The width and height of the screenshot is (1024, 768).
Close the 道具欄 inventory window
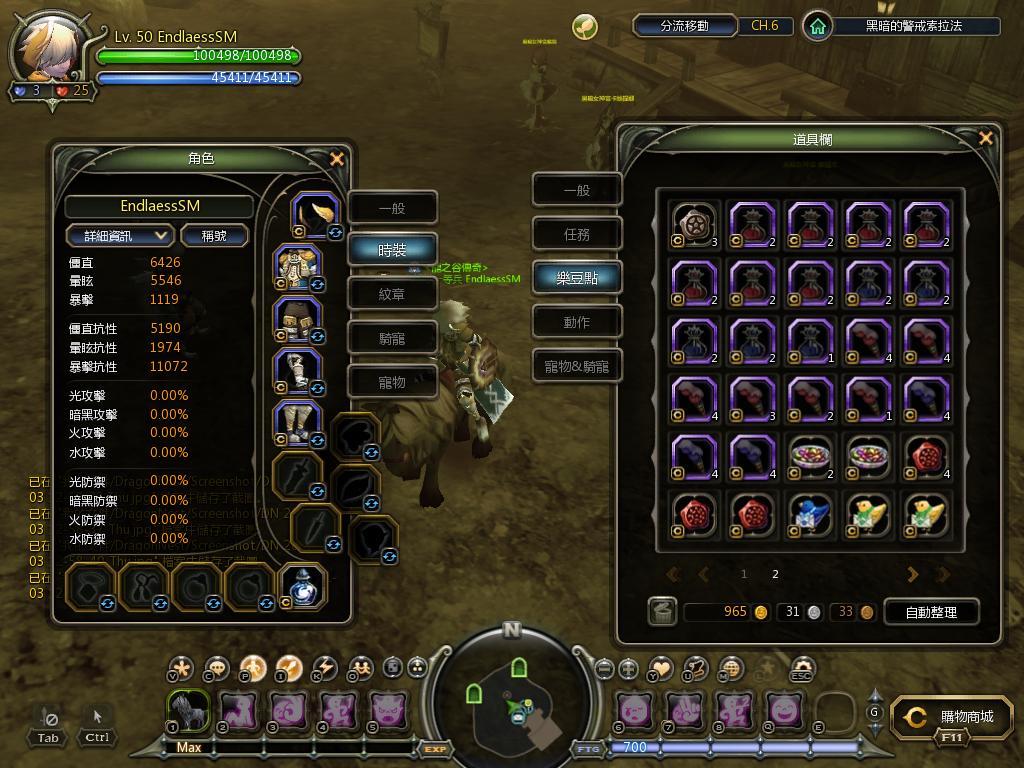tap(986, 139)
